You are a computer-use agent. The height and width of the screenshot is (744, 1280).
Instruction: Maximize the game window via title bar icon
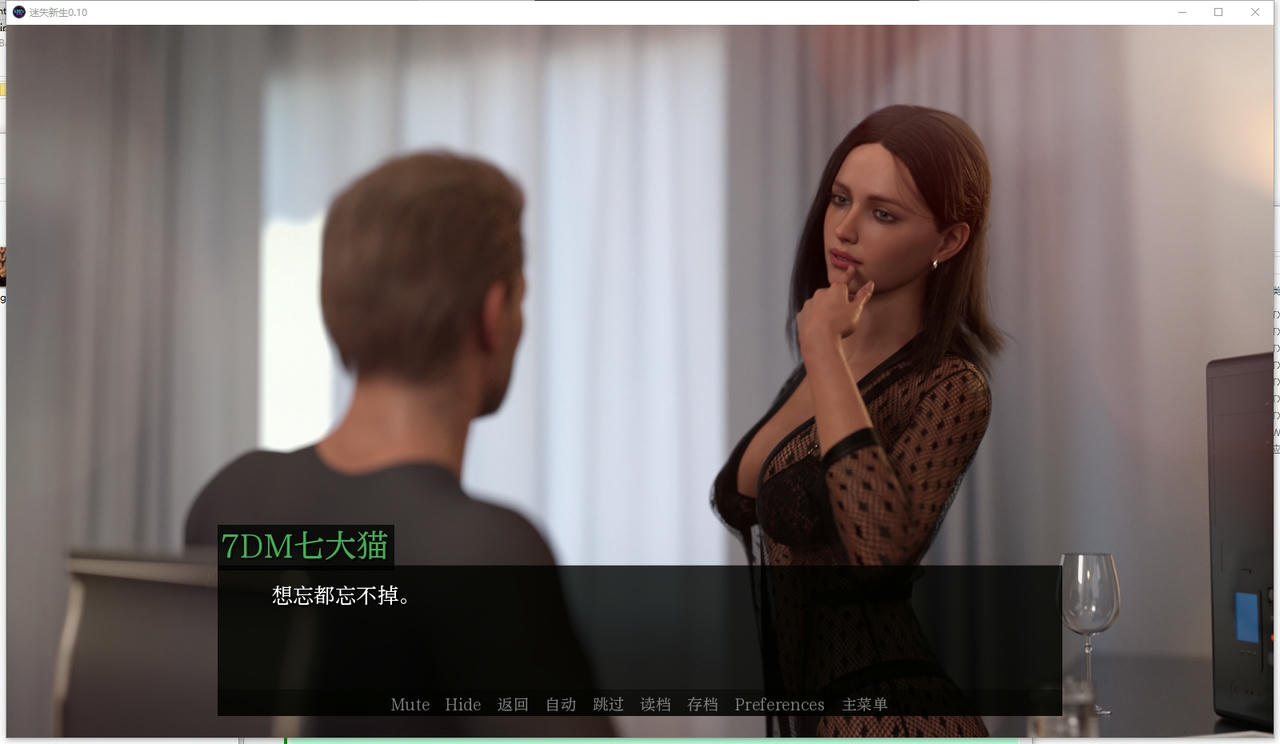1217,12
